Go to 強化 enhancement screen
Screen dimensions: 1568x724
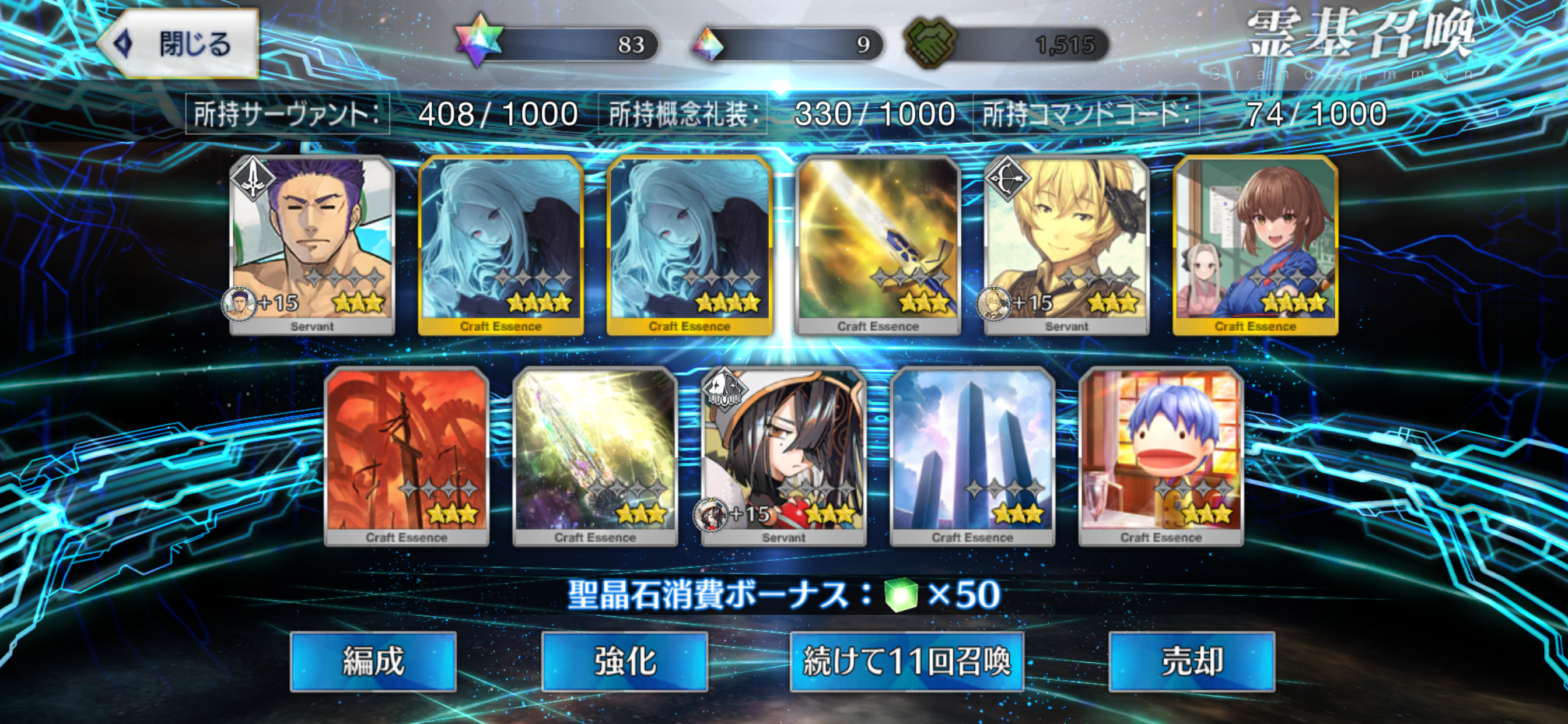coord(625,661)
